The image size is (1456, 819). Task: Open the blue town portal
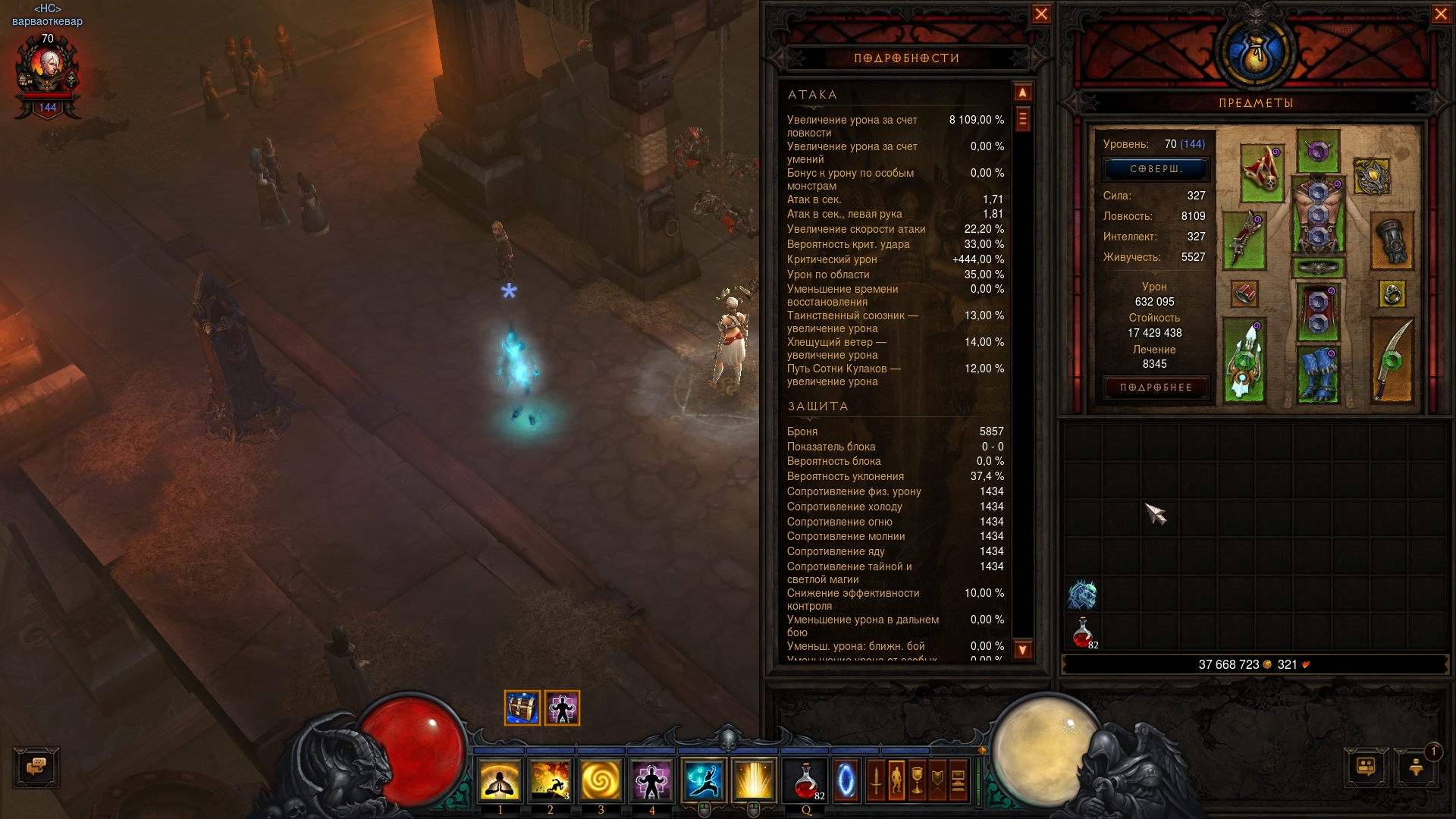click(846, 780)
